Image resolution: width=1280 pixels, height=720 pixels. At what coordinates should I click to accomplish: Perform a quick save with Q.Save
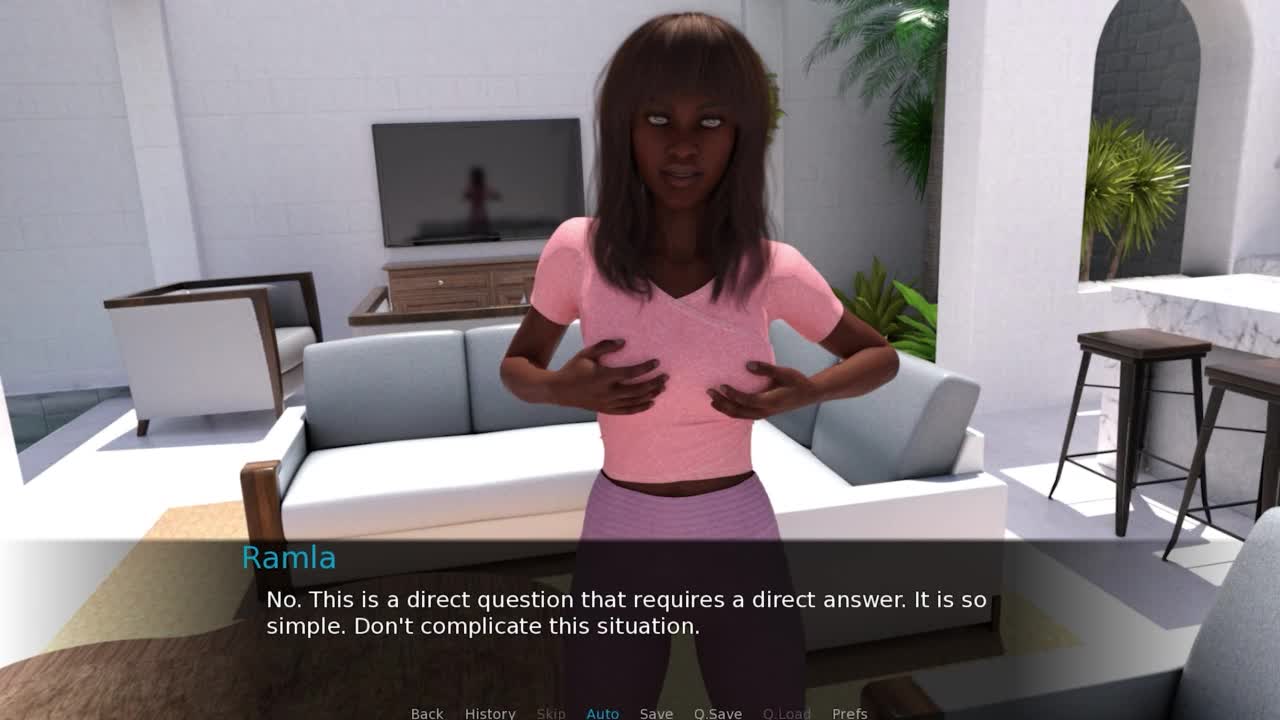718,713
